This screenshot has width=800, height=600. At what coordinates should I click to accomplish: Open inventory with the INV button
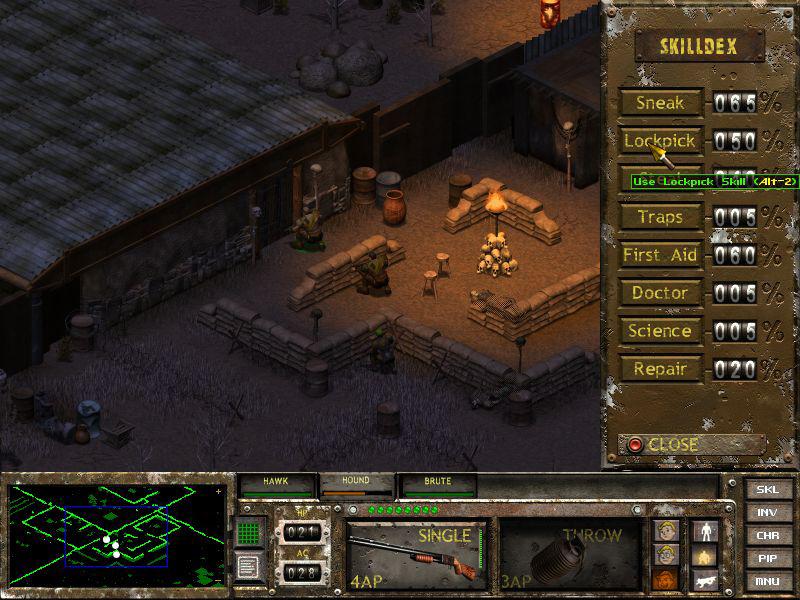click(767, 512)
